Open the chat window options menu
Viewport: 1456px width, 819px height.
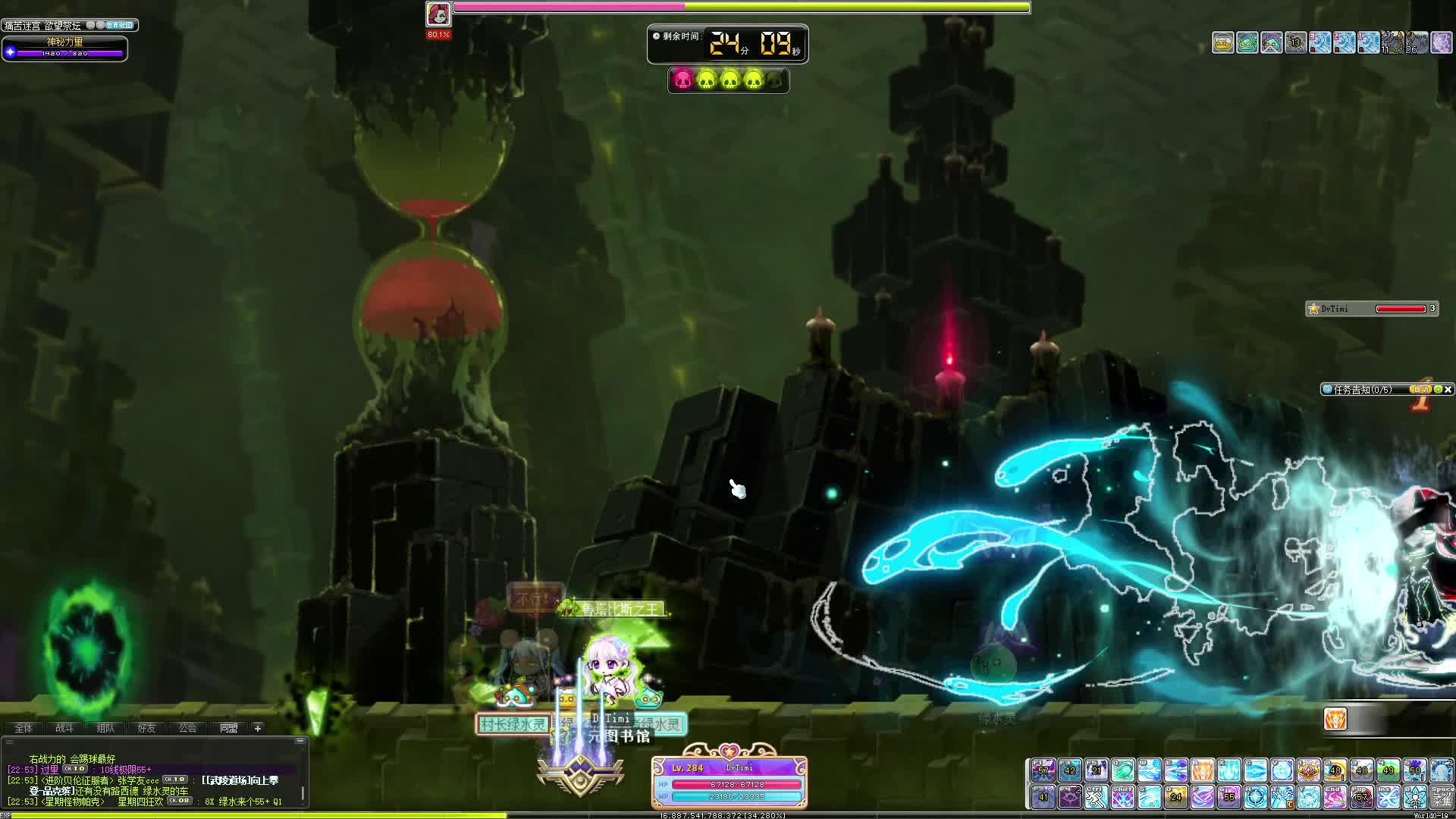coord(300,740)
